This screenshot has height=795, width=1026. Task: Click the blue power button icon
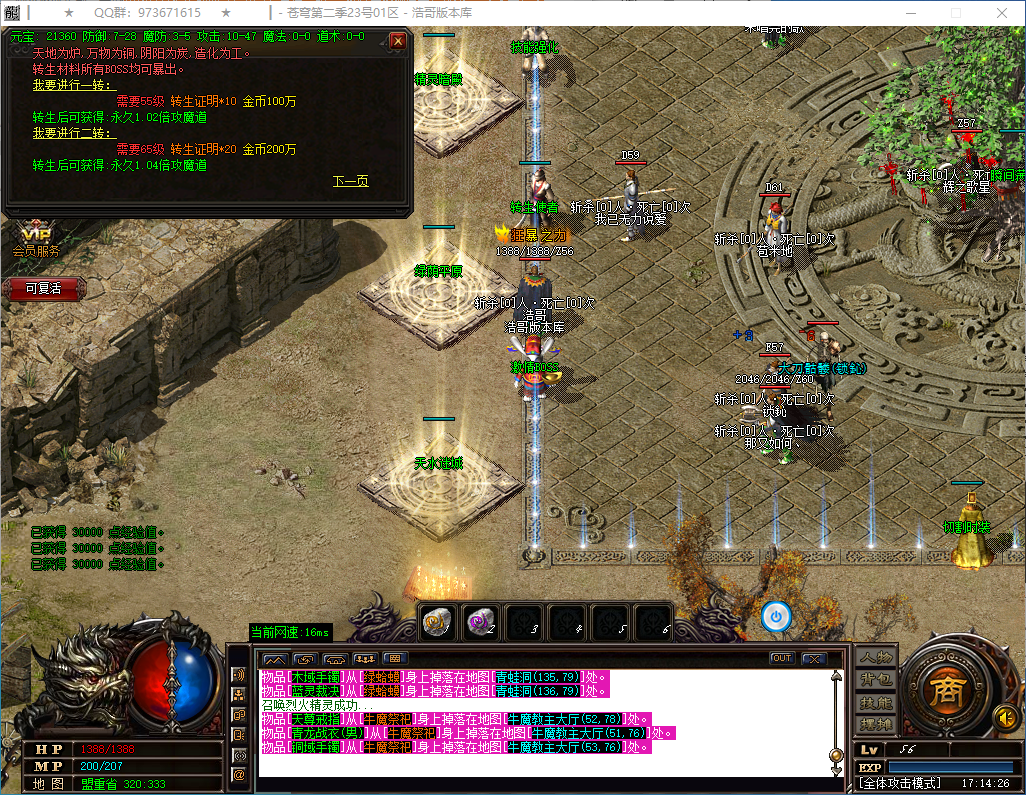coord(776,616)
